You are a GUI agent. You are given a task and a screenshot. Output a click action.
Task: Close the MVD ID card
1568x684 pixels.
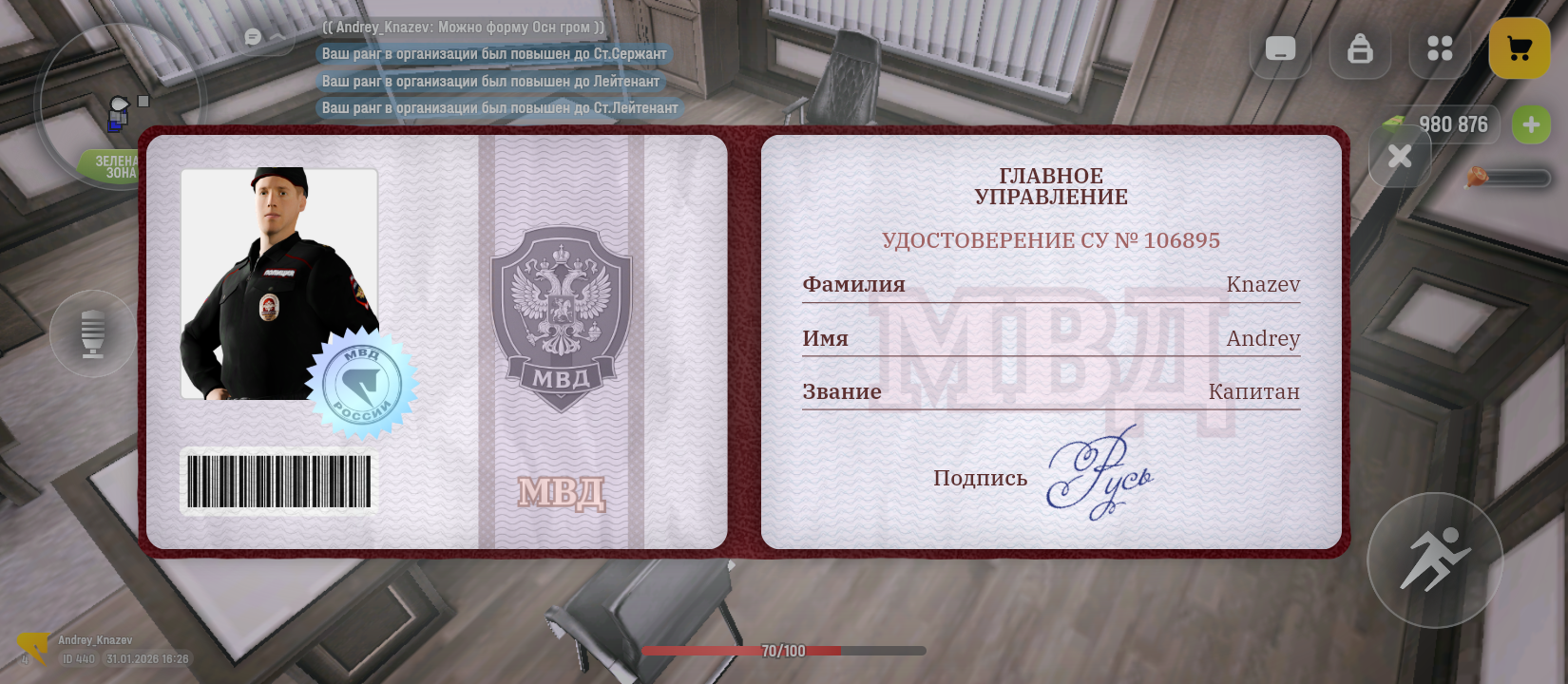pos(1399,157)
